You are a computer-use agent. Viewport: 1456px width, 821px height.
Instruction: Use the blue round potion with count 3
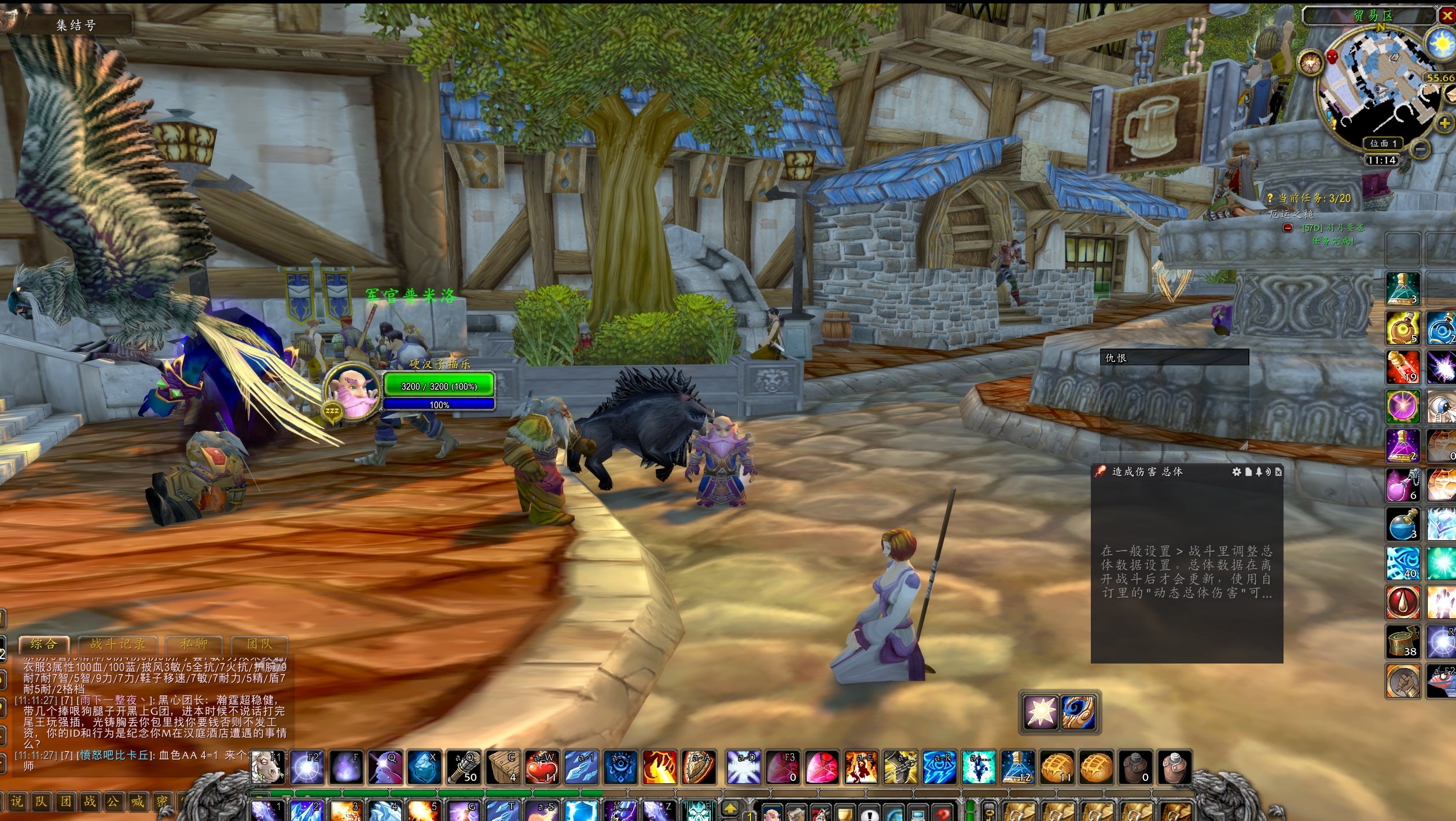(1403, 525)
